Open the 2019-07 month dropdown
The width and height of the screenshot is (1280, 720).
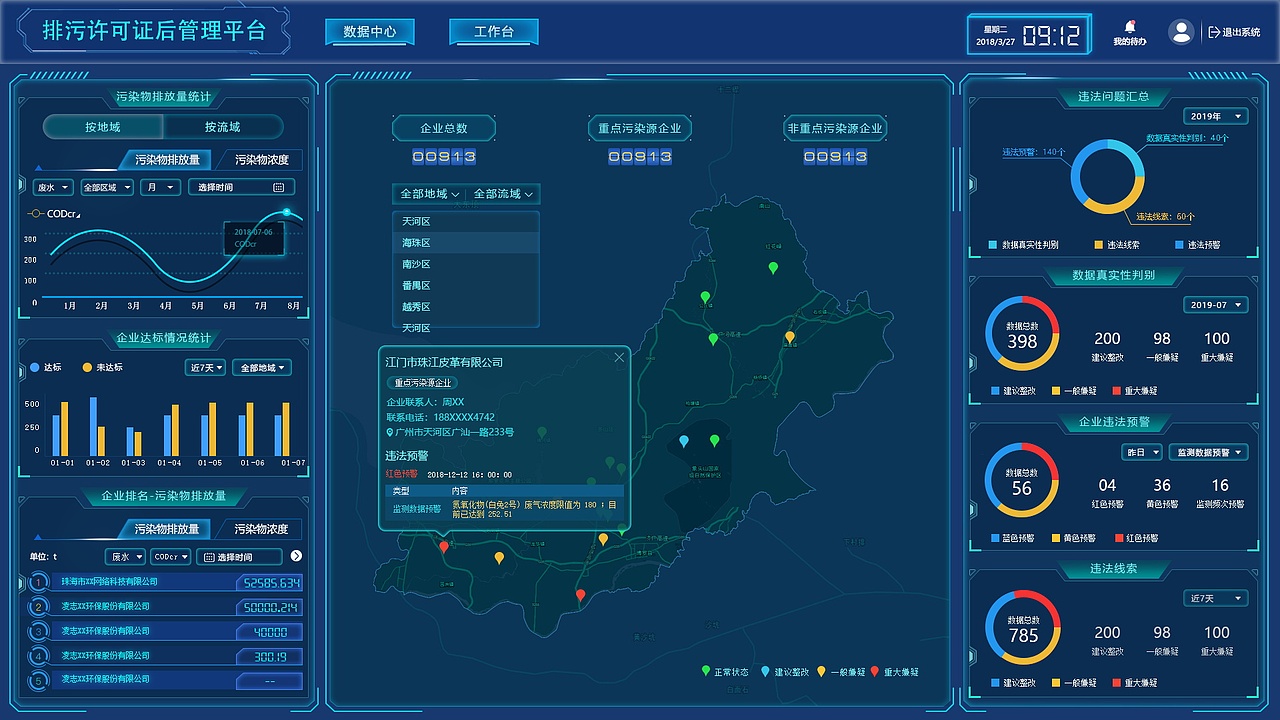tap(1216, 304)
